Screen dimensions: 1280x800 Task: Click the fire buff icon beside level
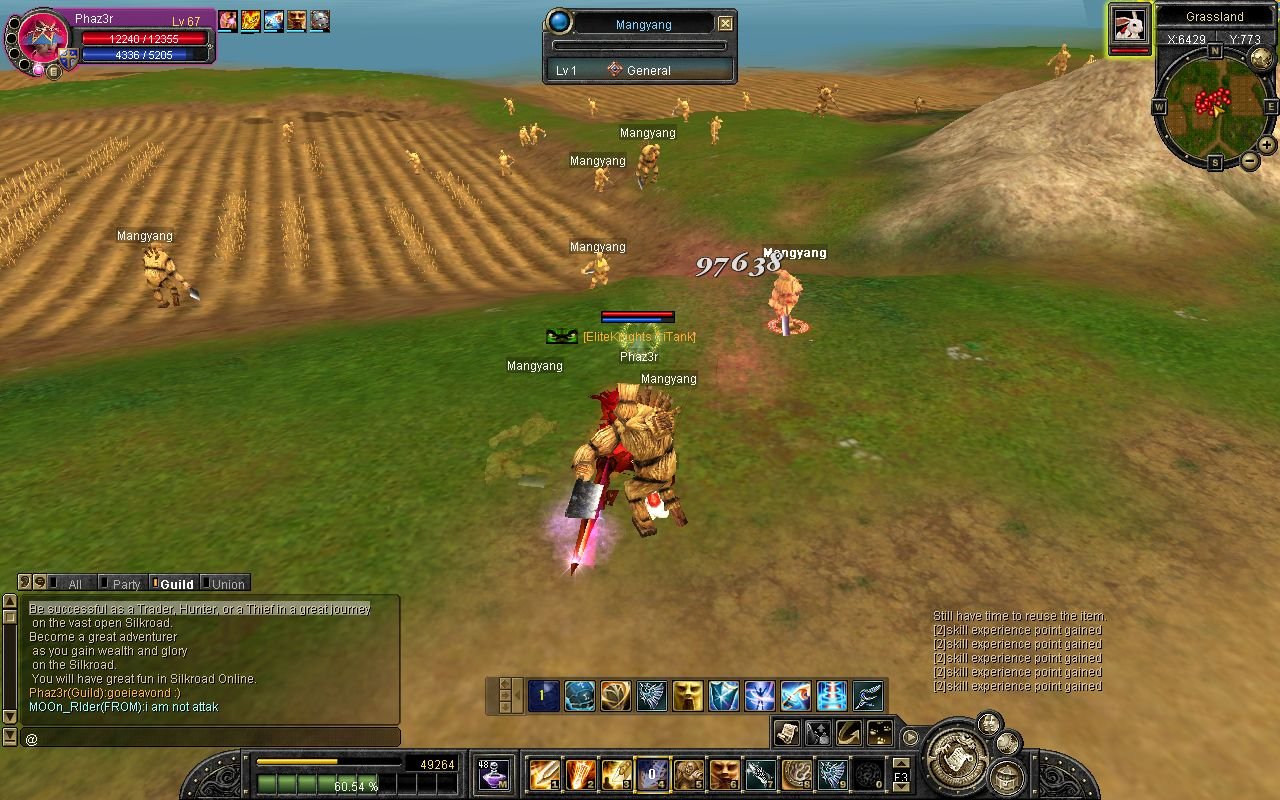[x=250, y=21]
